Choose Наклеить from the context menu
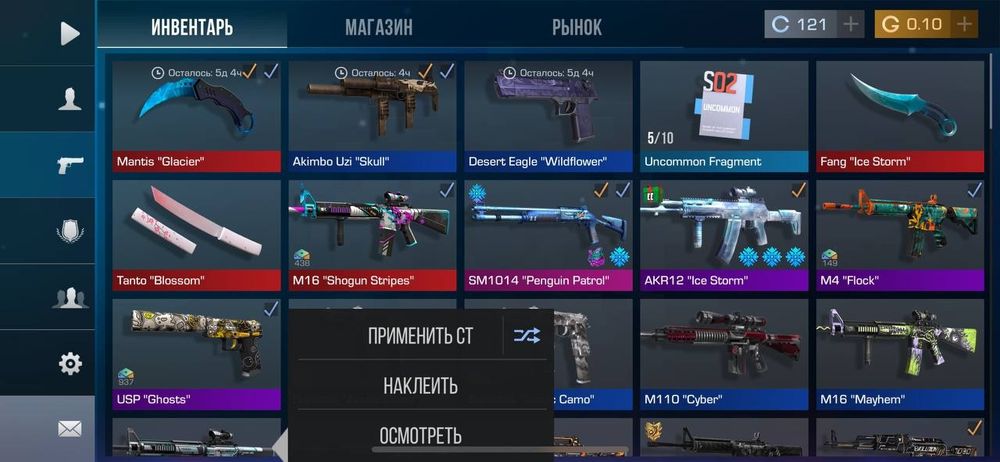The height and width of the screenshot is (462, 1000). coord(420,385)
